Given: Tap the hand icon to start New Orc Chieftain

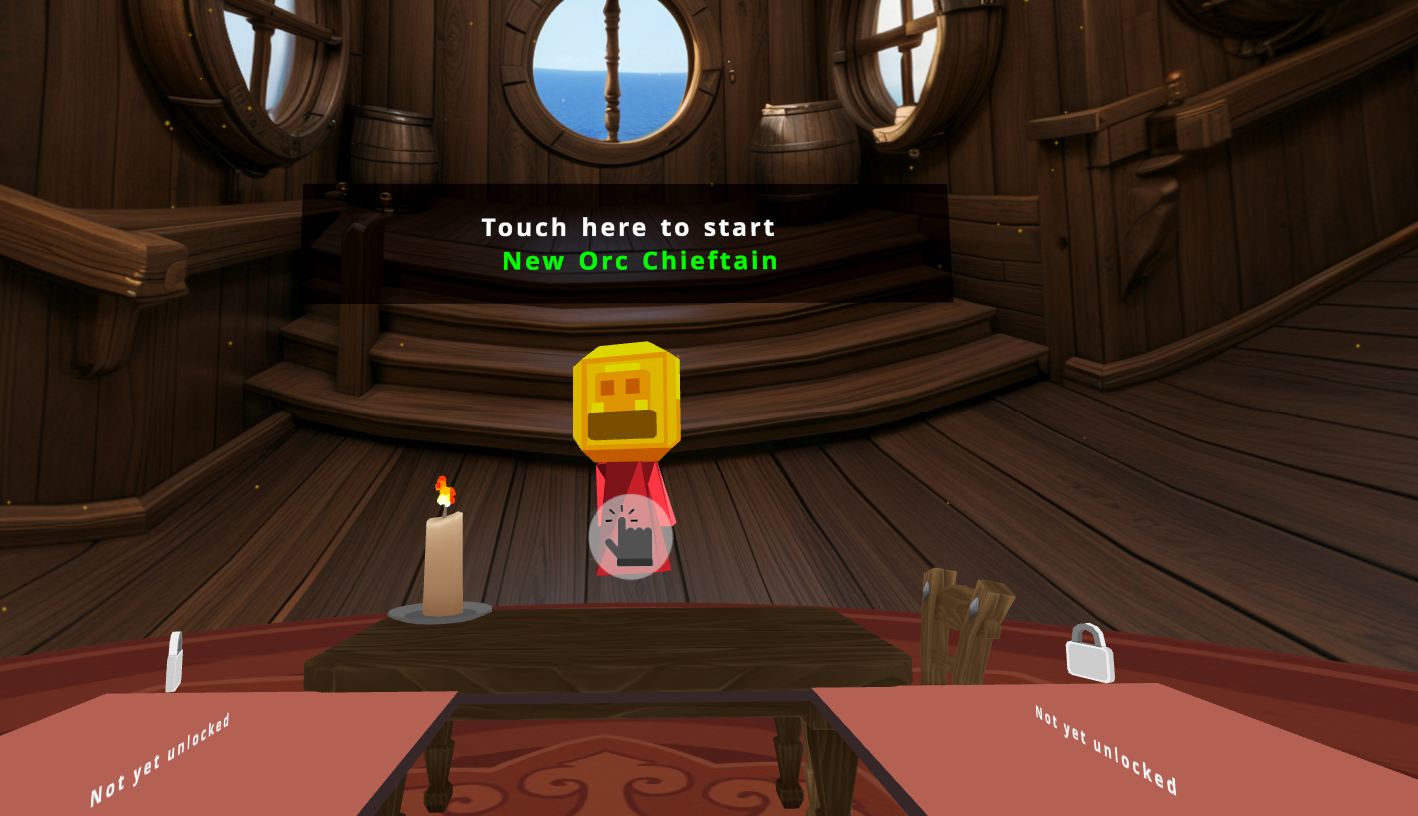Looking at the screenshot, I should 630,537.
